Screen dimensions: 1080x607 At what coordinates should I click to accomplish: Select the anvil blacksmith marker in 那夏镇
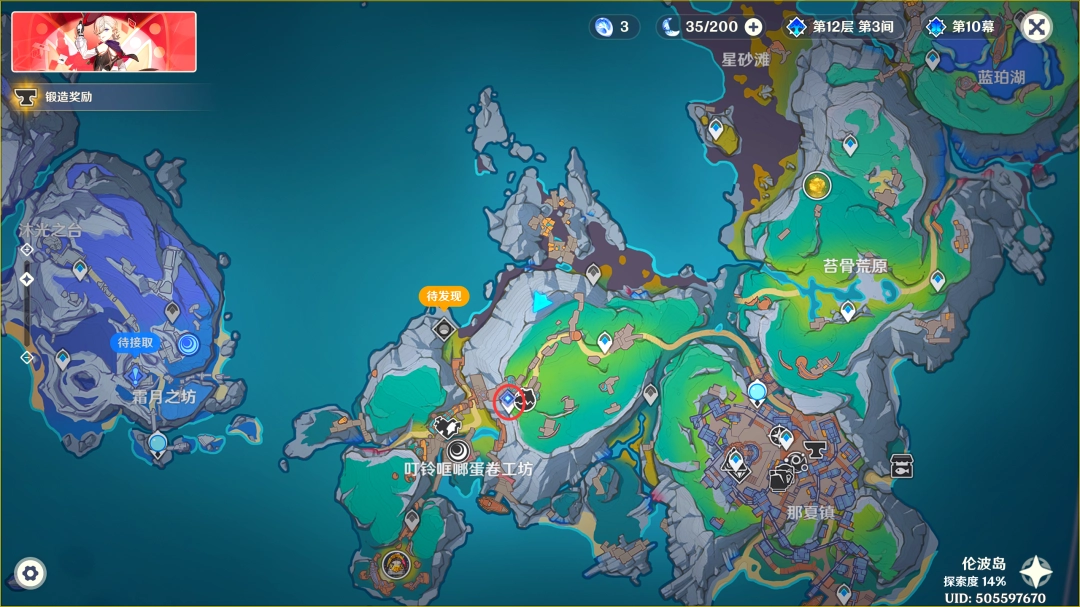point(815,449)
